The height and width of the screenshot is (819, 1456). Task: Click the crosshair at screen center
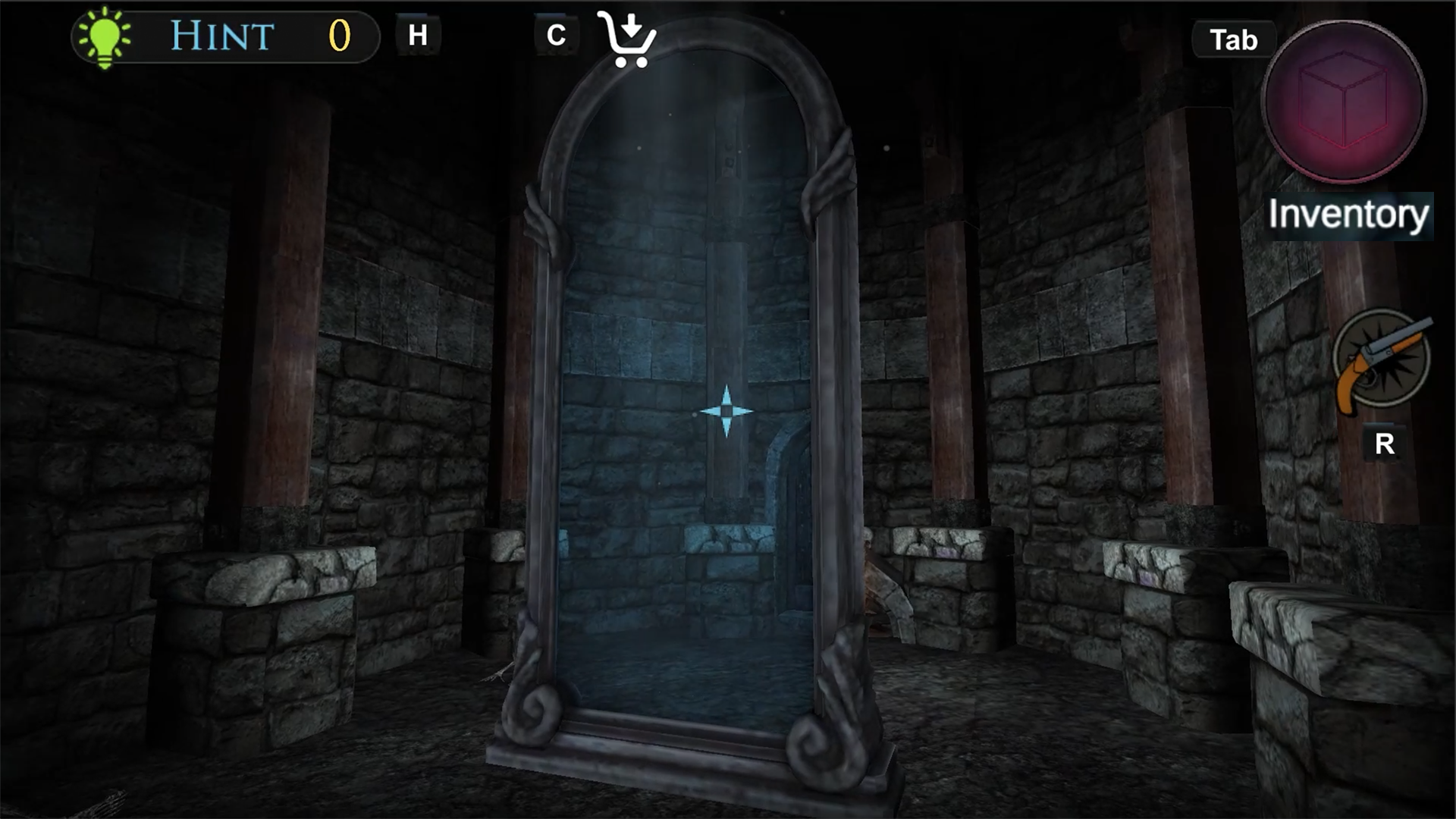point(727,409)
